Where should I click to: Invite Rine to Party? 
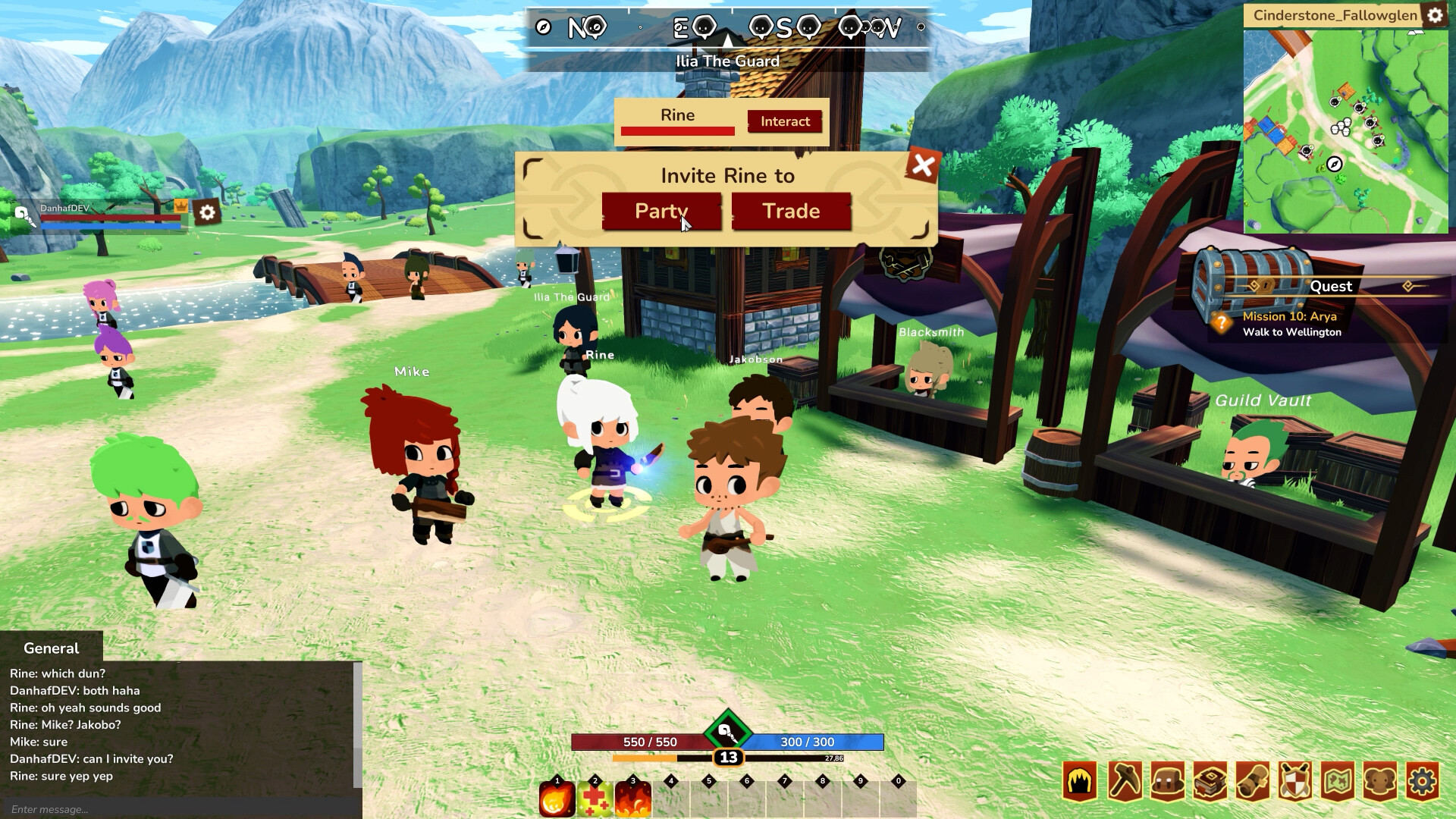(x=661, y=212)
